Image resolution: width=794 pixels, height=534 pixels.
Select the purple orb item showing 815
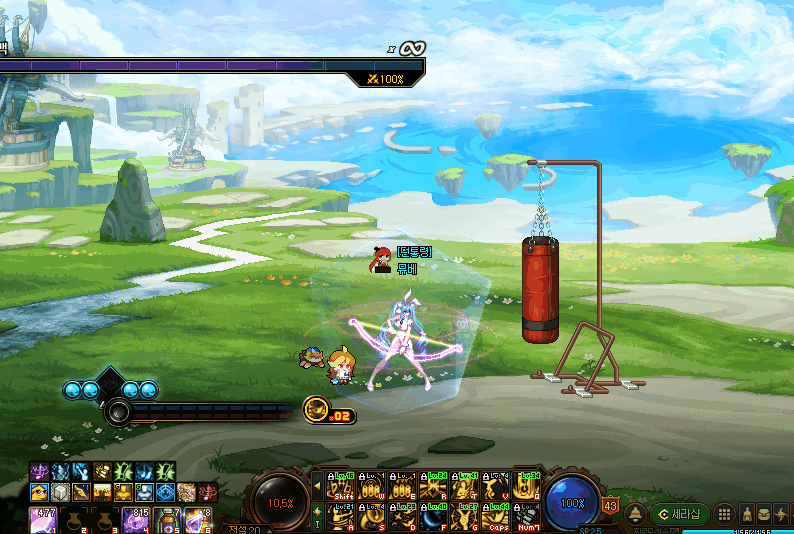(x=136, y=521)
